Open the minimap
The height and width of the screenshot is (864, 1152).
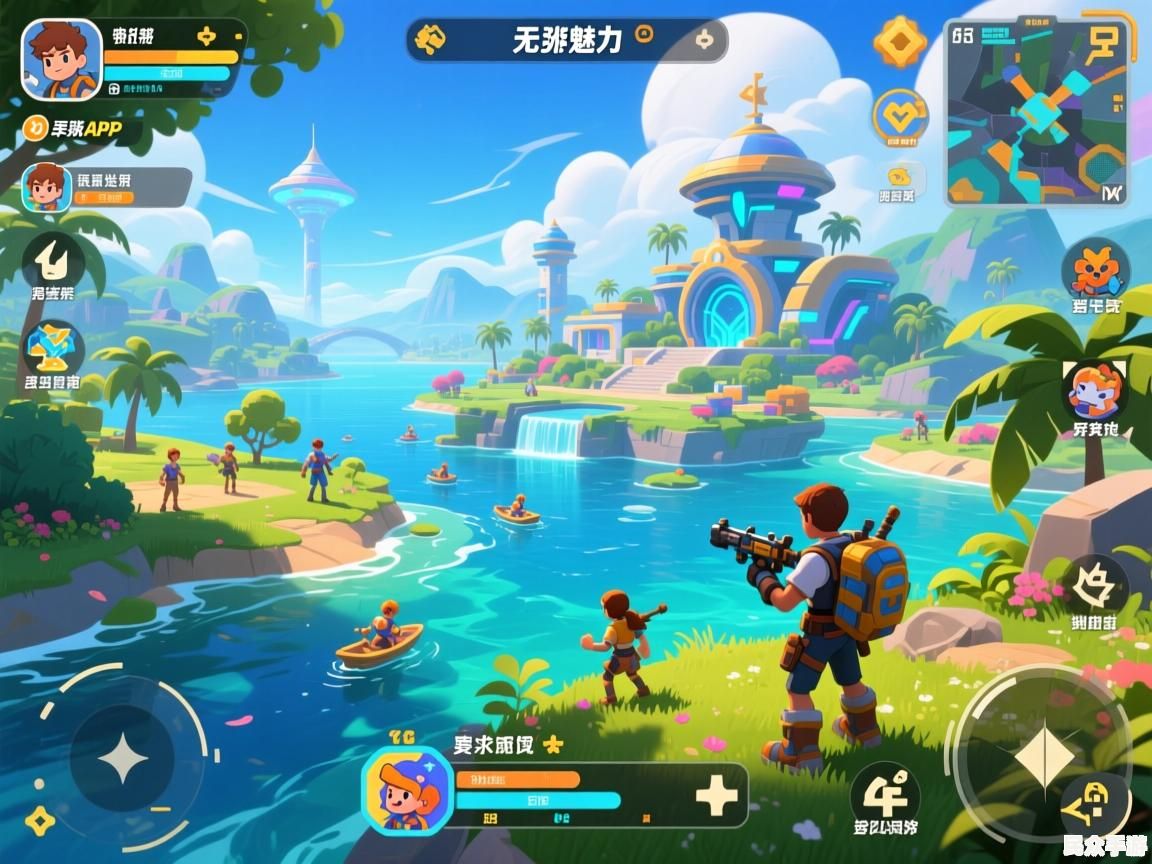[1037, 112]
